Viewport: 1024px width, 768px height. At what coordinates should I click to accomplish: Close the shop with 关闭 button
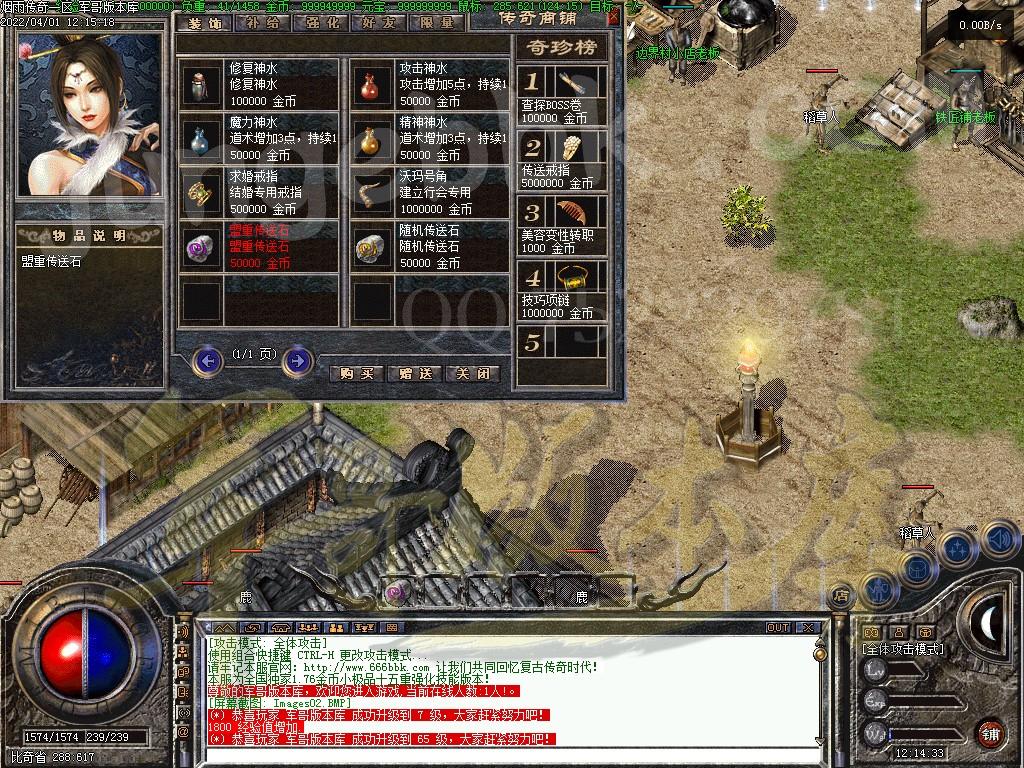(472, 373)
